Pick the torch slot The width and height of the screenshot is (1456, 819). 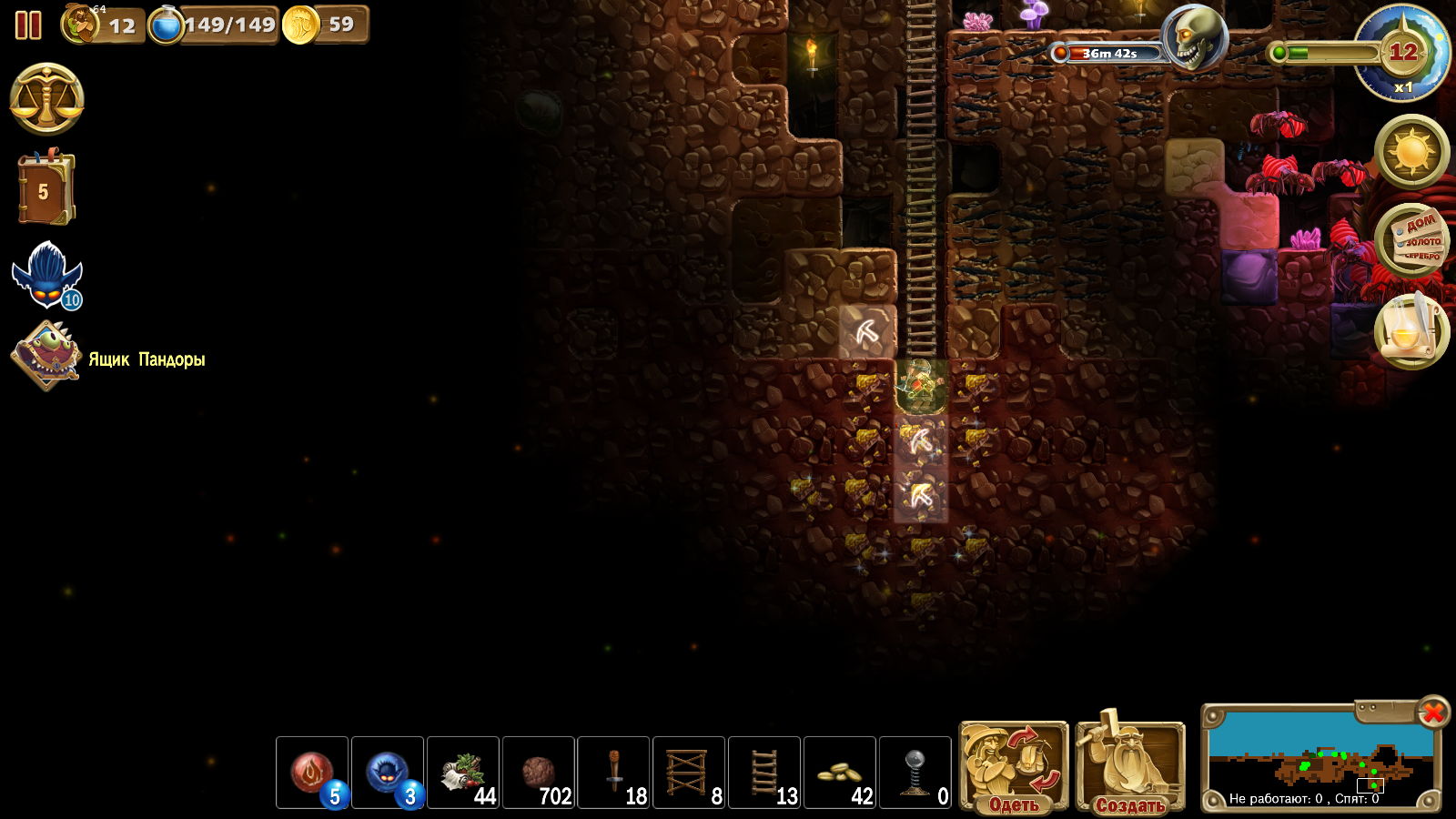614,773
